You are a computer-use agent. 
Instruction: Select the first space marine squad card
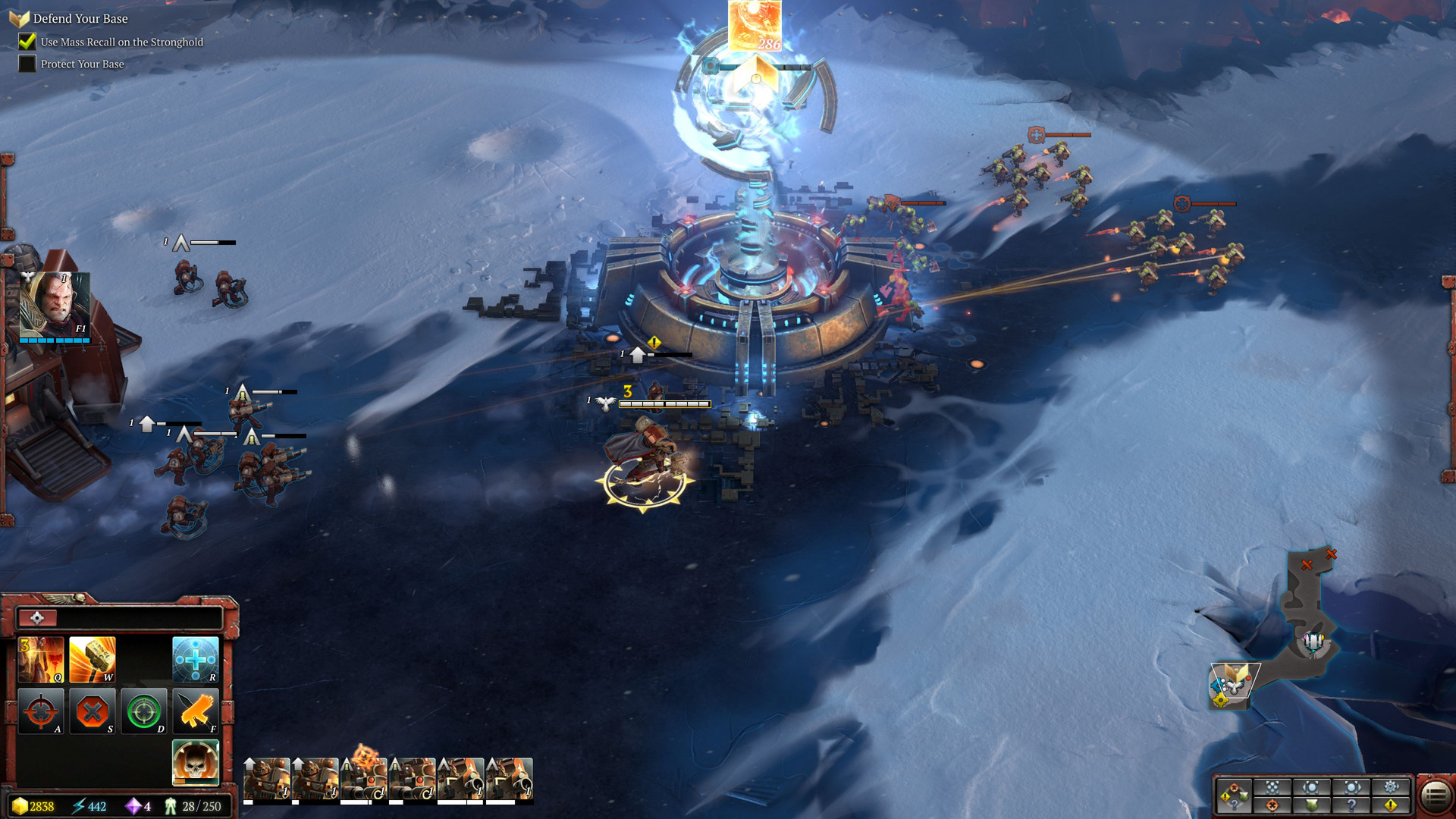point(266,779)
